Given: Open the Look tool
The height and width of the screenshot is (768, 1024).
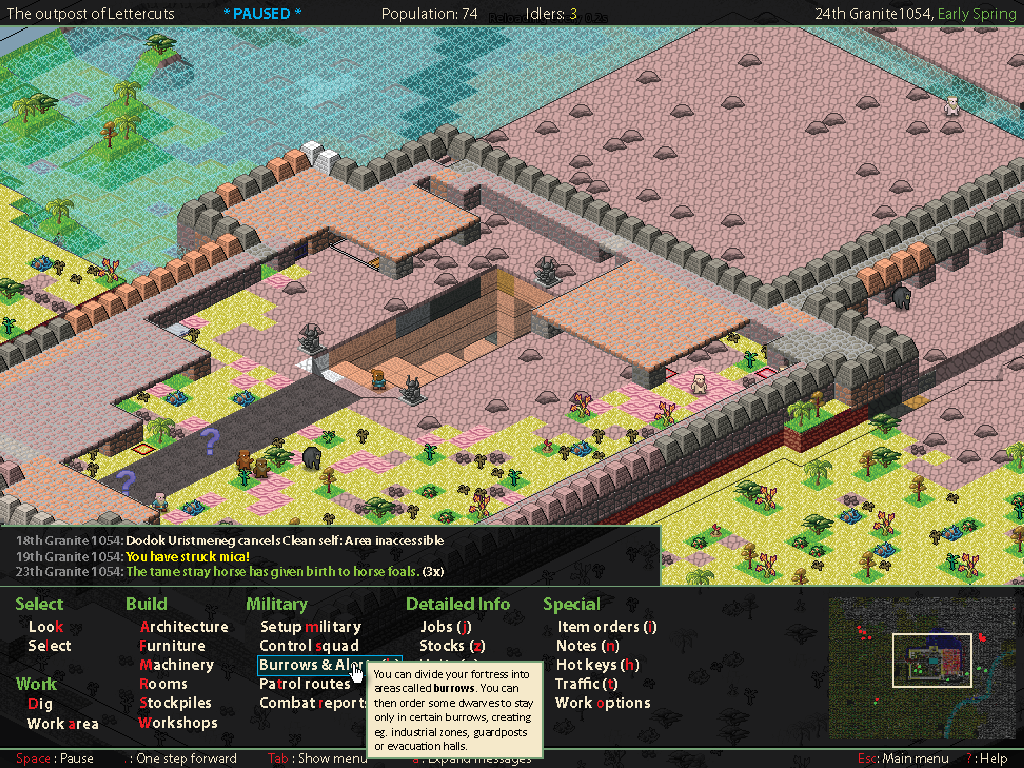Looking at the screenshot, I should tap(45, 627).
